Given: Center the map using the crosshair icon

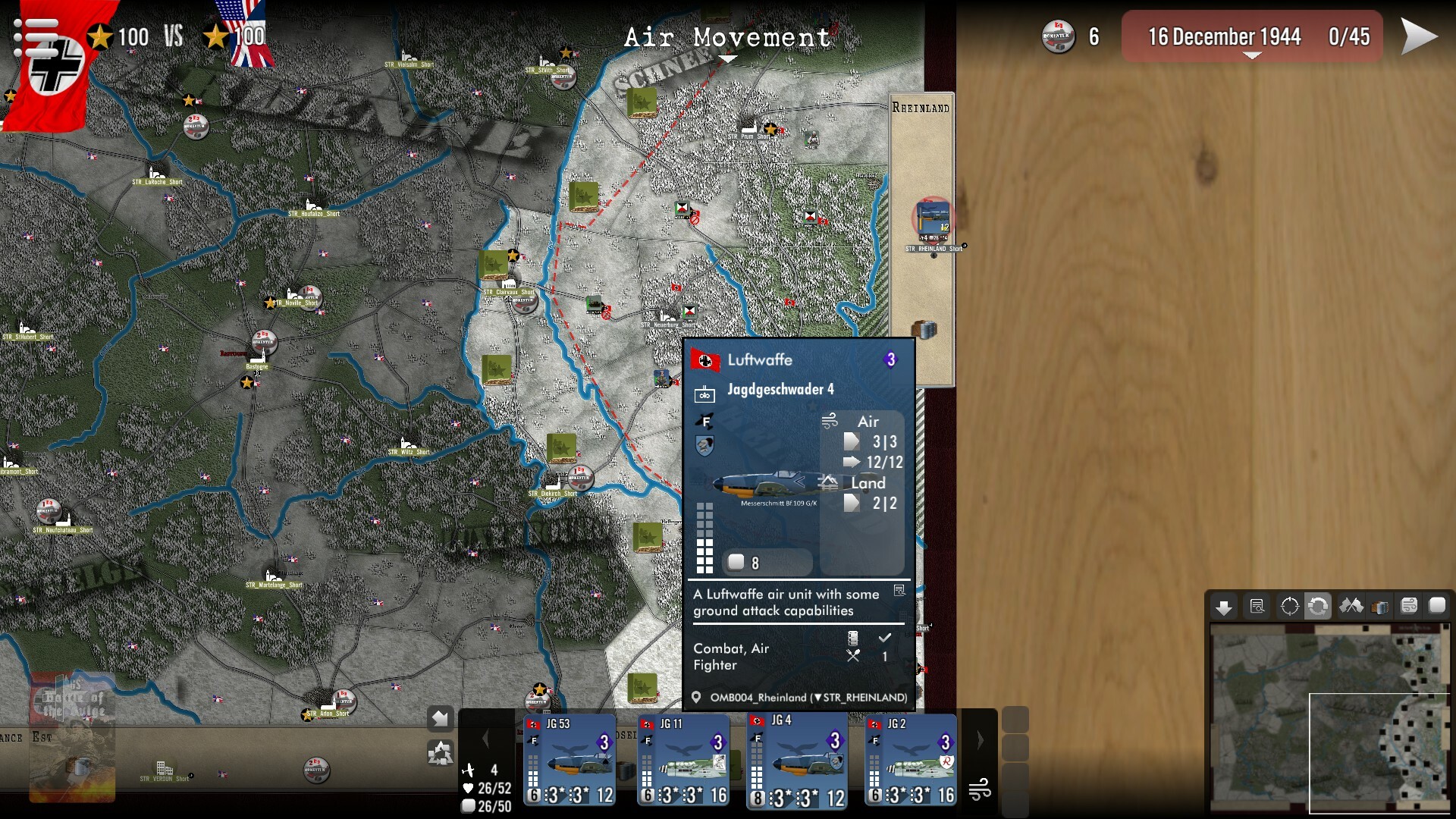Looking at the screenshot, I should [1291, 607].
